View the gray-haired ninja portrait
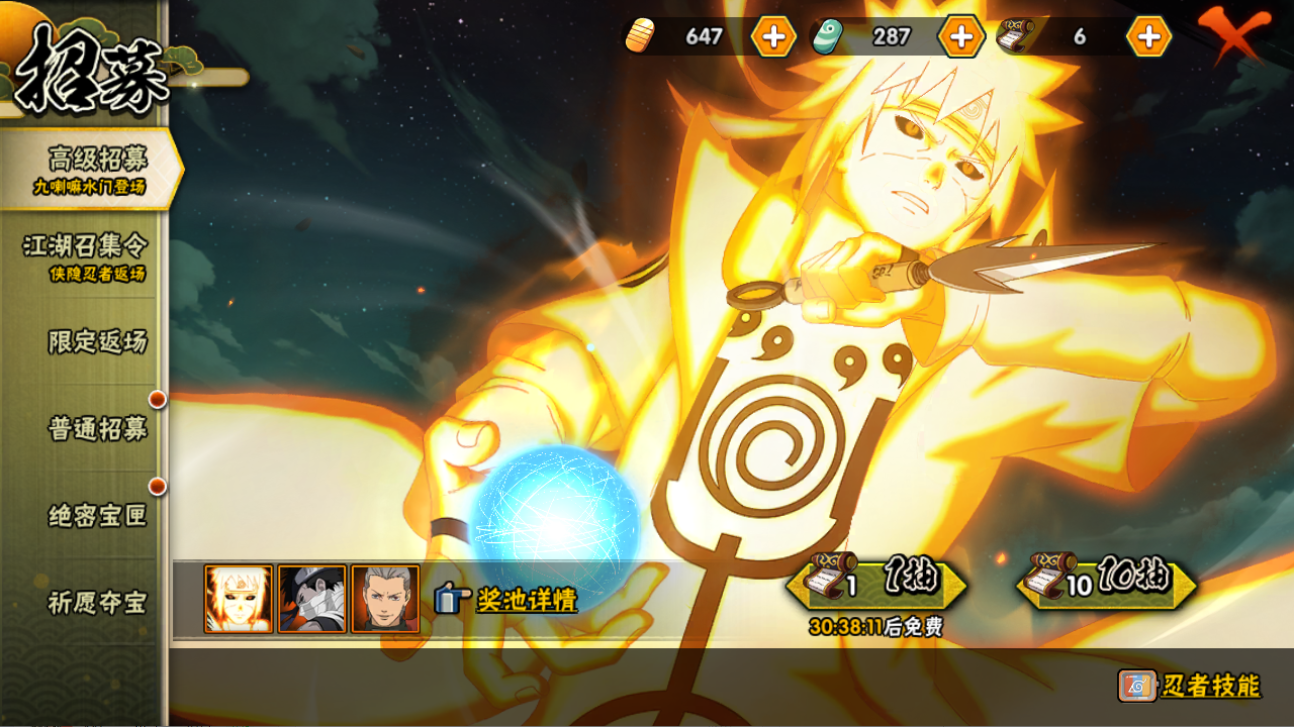Screen dimensions: 1294x727 tap(385, 599)
